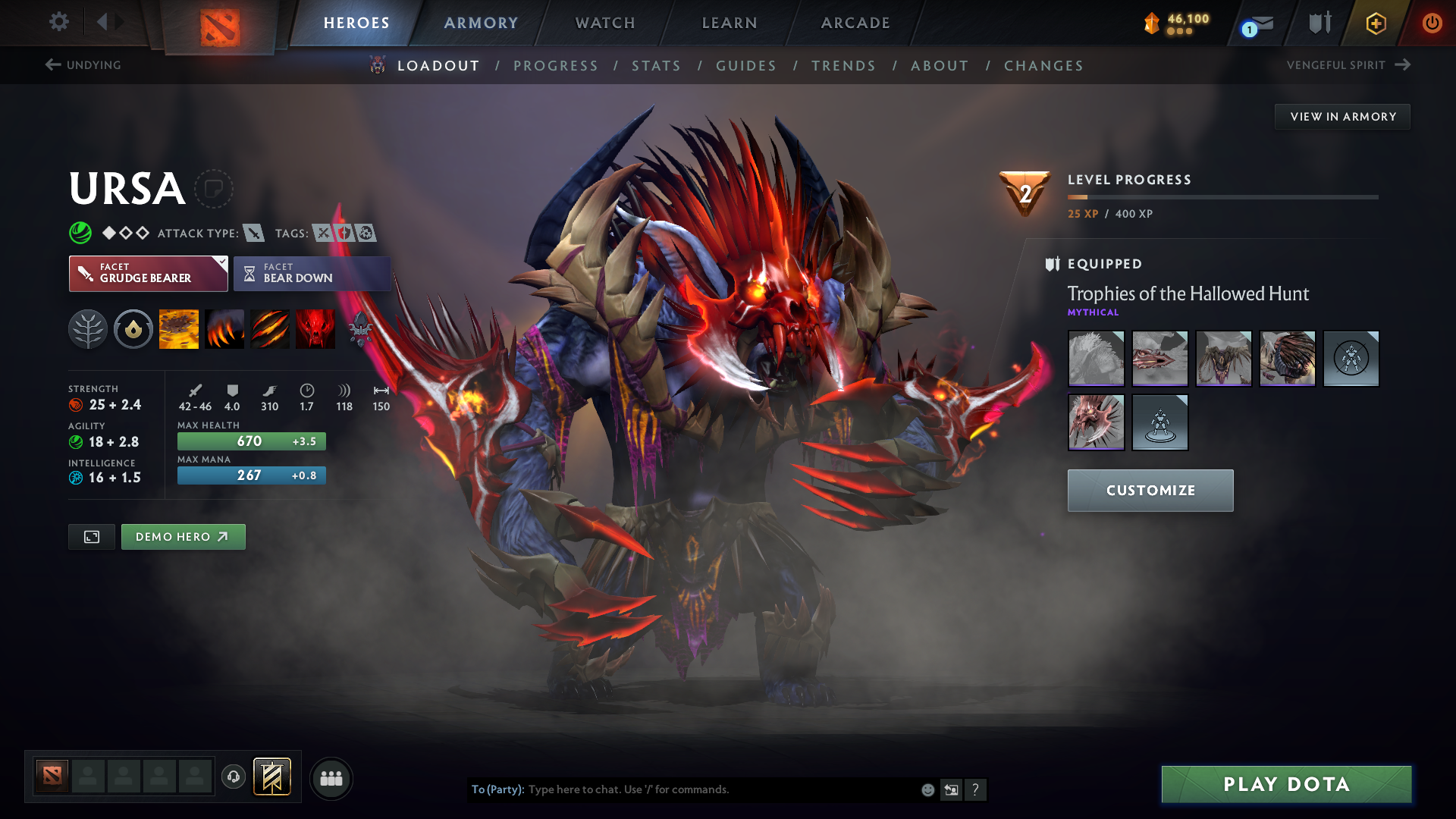Screen dimensions: 1456x819
Task: Click the max health progress bar
Action: pyautogui.click(x=251, y=441)
